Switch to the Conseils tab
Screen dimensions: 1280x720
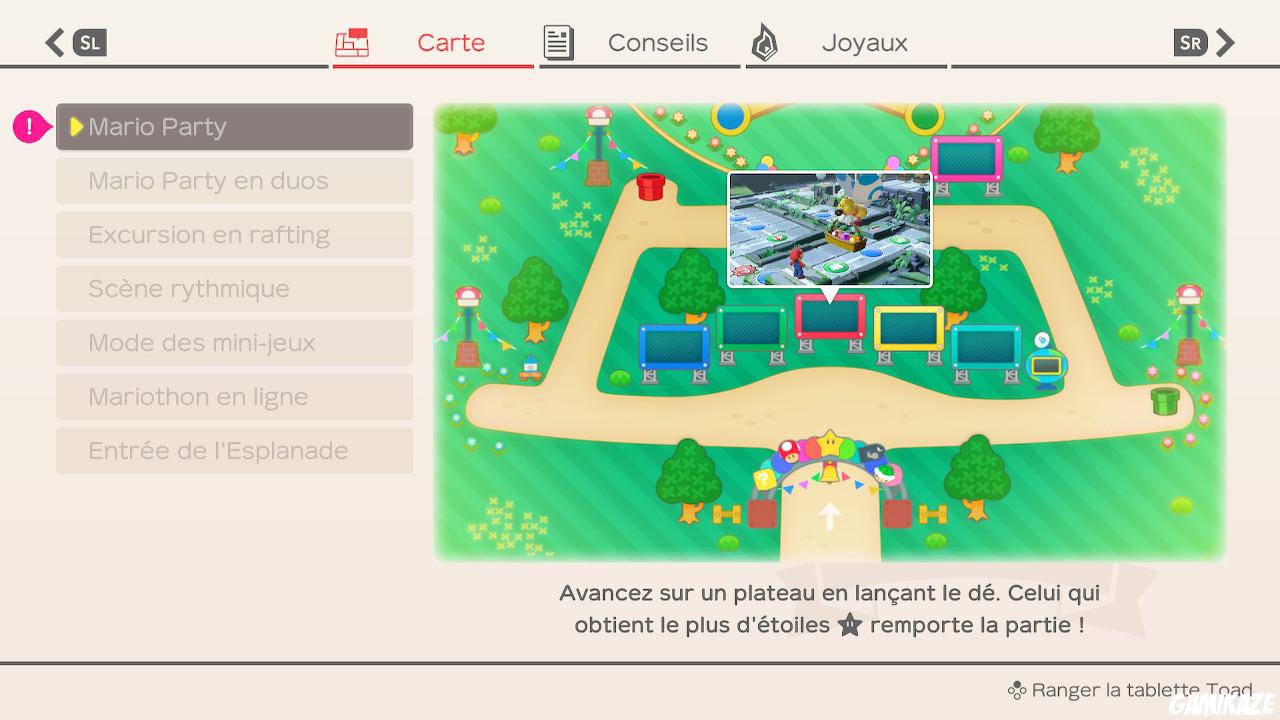pyautogui.click(x=657, y=42)
